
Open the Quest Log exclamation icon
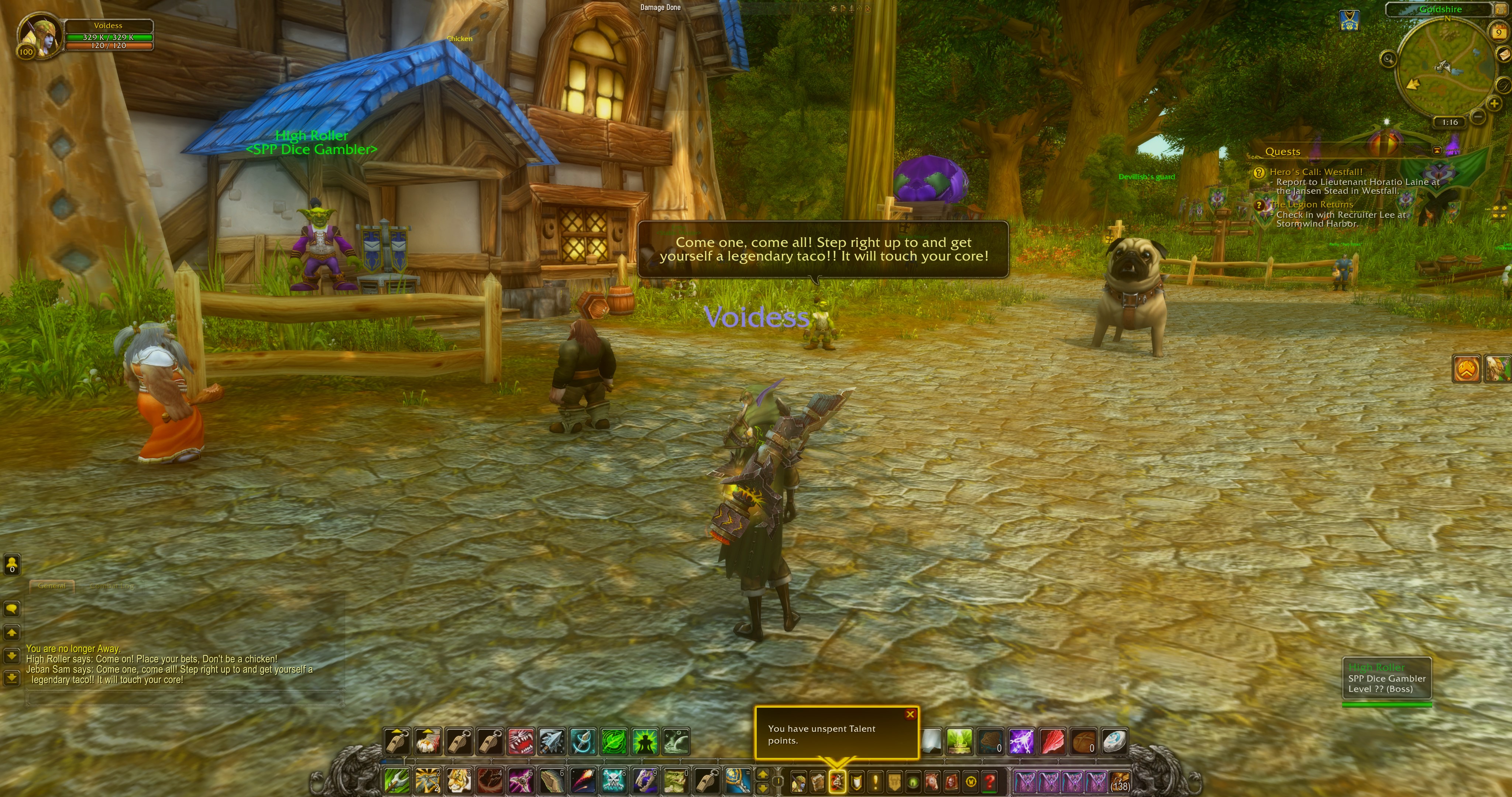point(876,782)
